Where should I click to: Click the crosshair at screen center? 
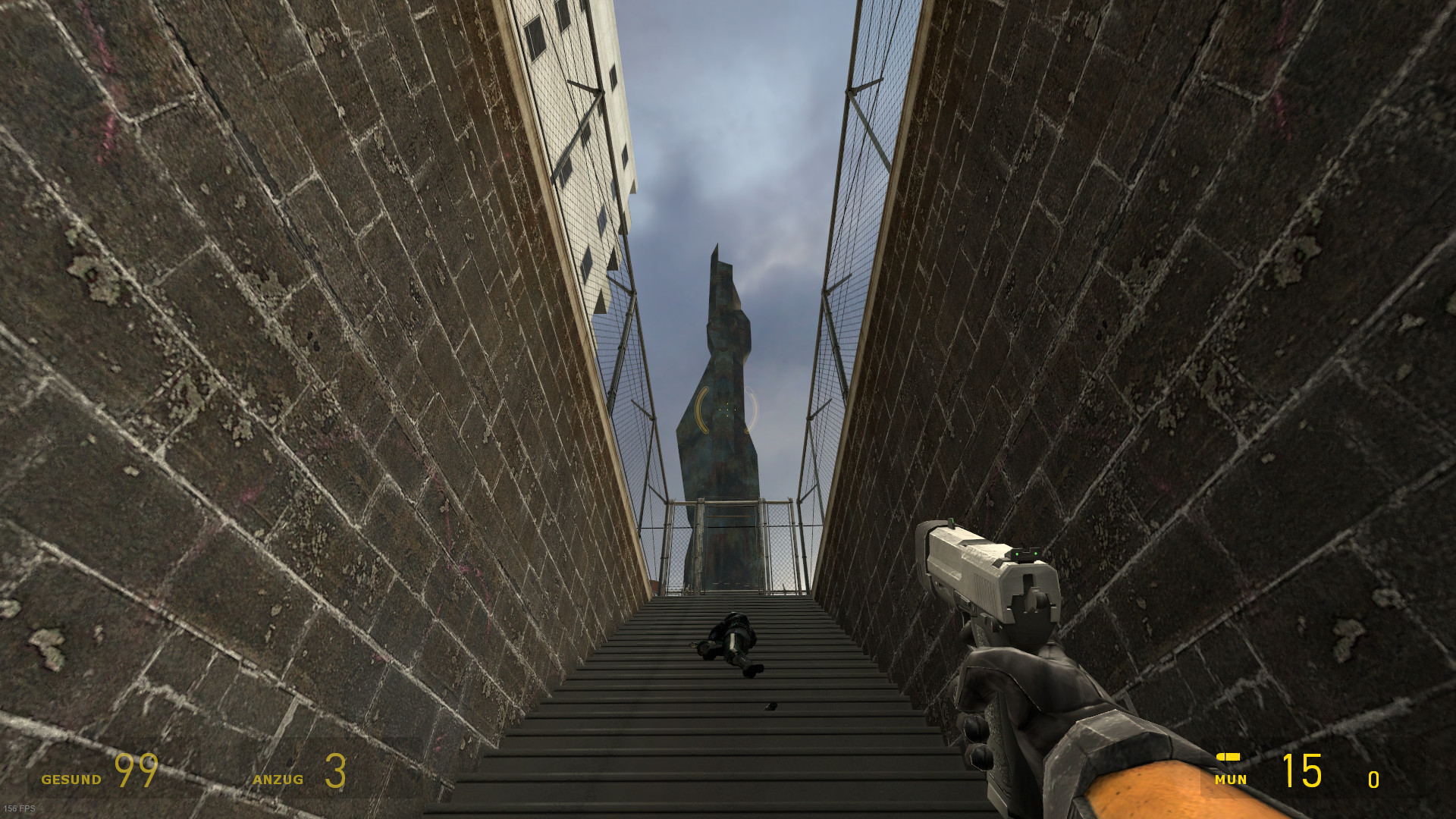[726, 409]
